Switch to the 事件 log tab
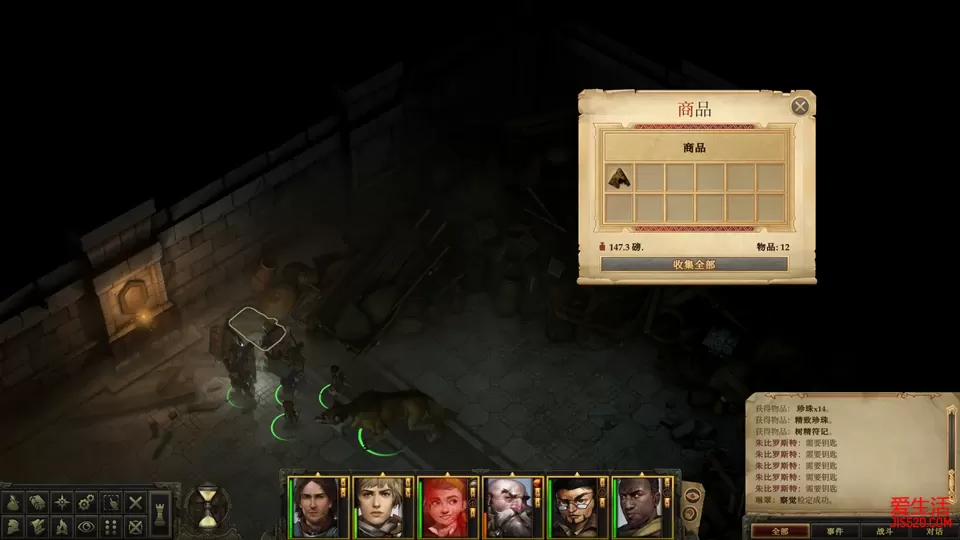 pos(833,531)
